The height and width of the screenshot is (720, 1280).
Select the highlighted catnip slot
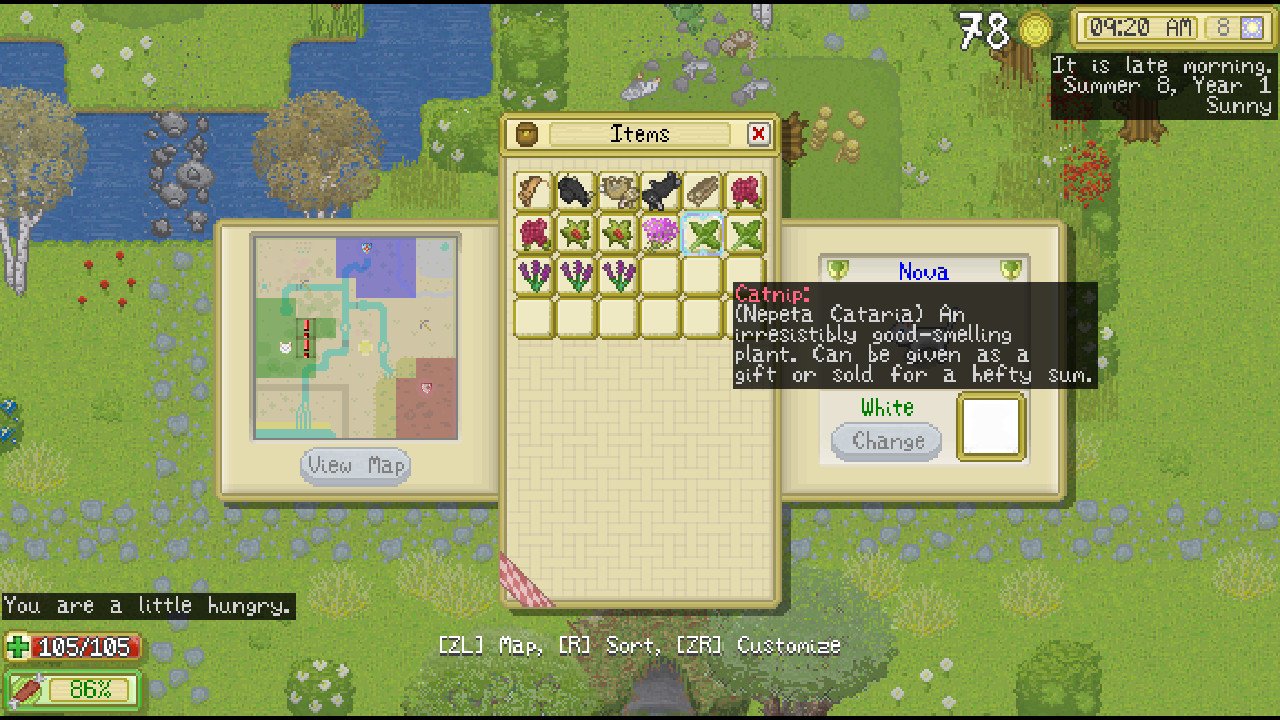(703, 234)
